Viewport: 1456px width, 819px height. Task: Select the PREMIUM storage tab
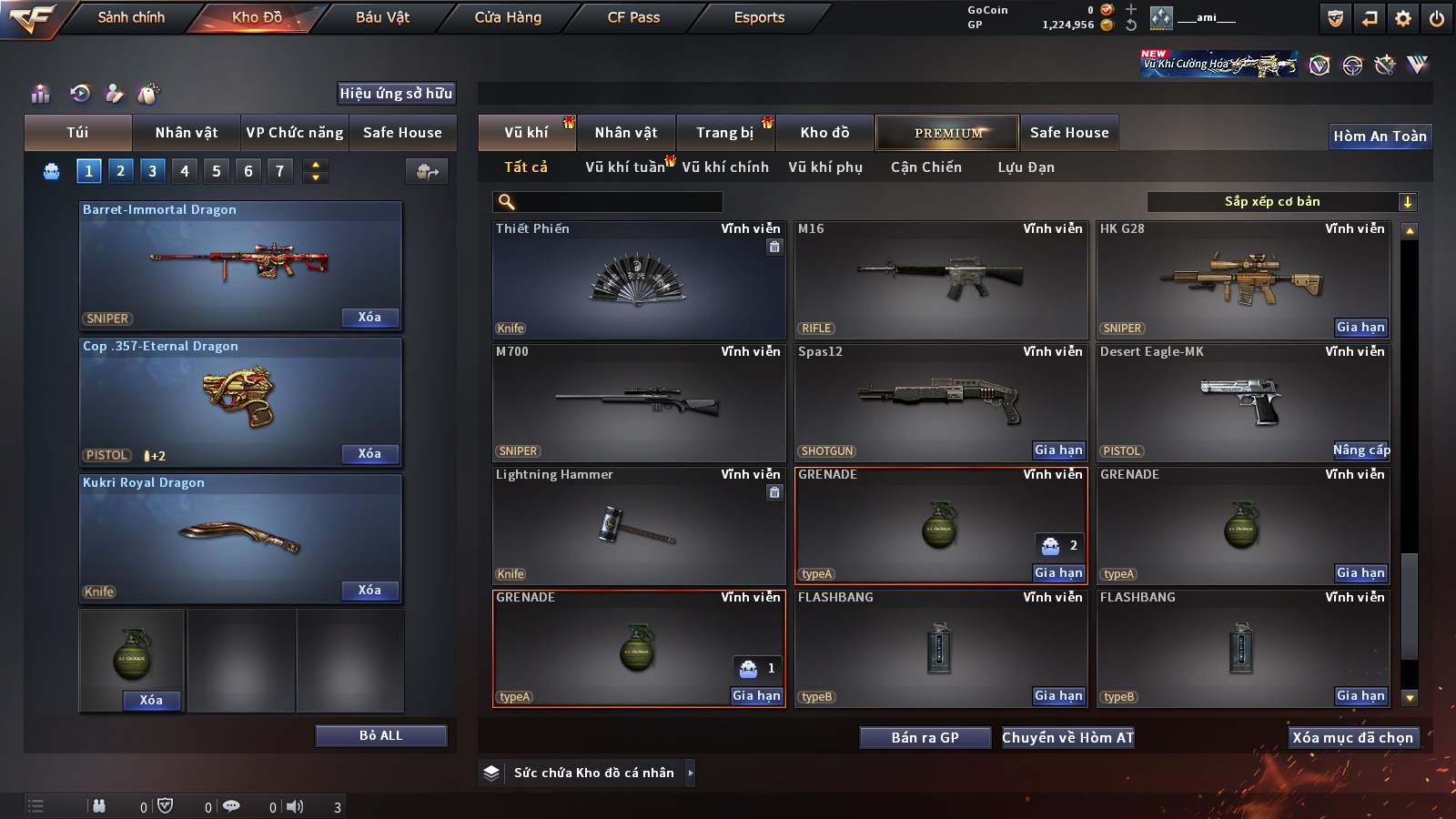947,133
